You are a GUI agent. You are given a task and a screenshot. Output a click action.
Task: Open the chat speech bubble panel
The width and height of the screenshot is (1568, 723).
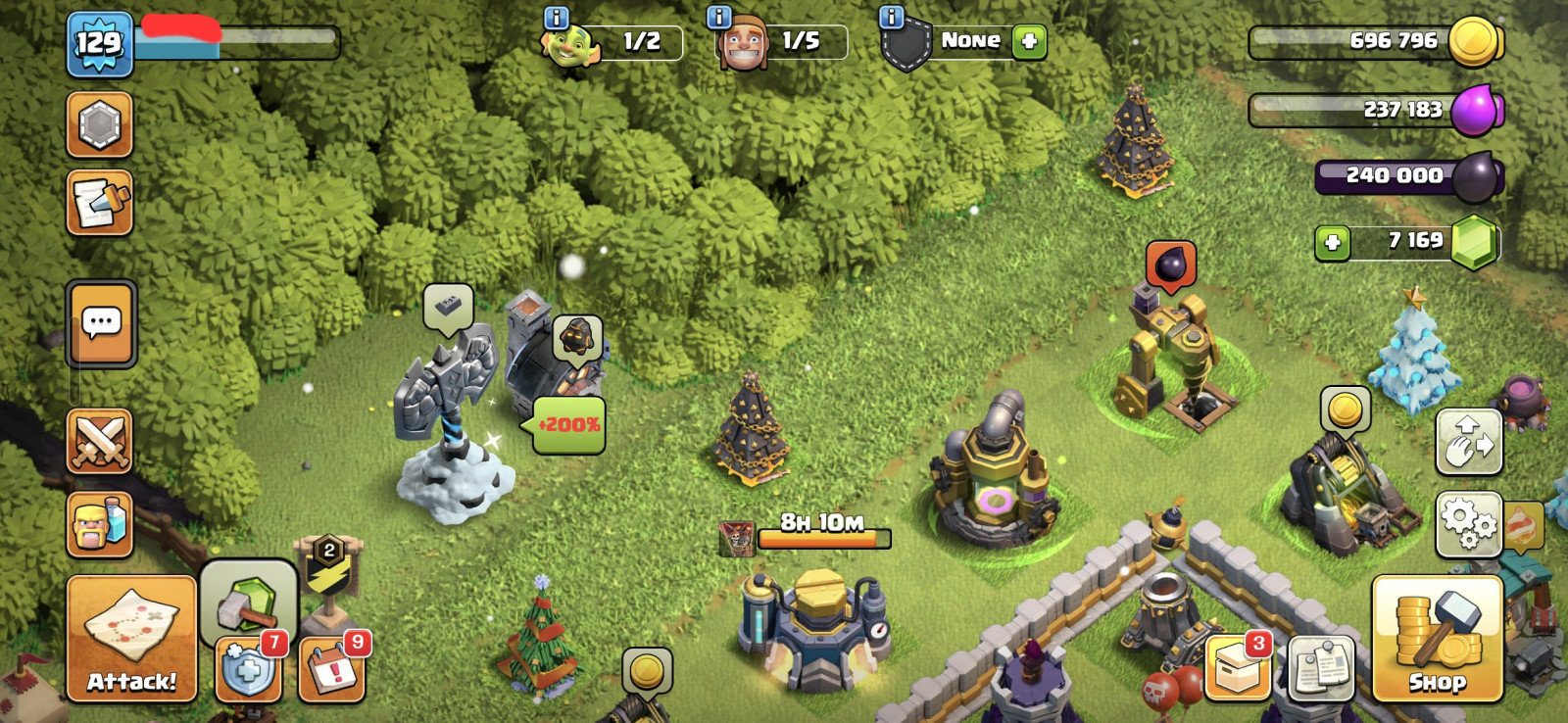point(102,323)
